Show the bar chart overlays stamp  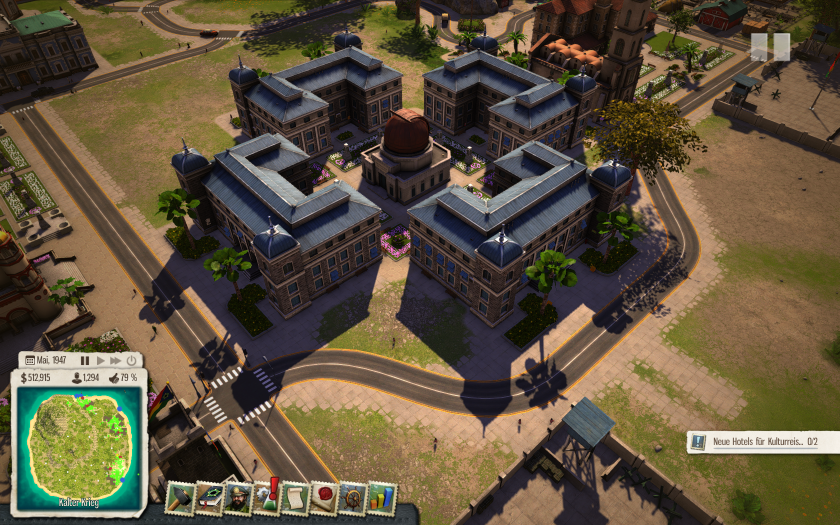[382, 497]
